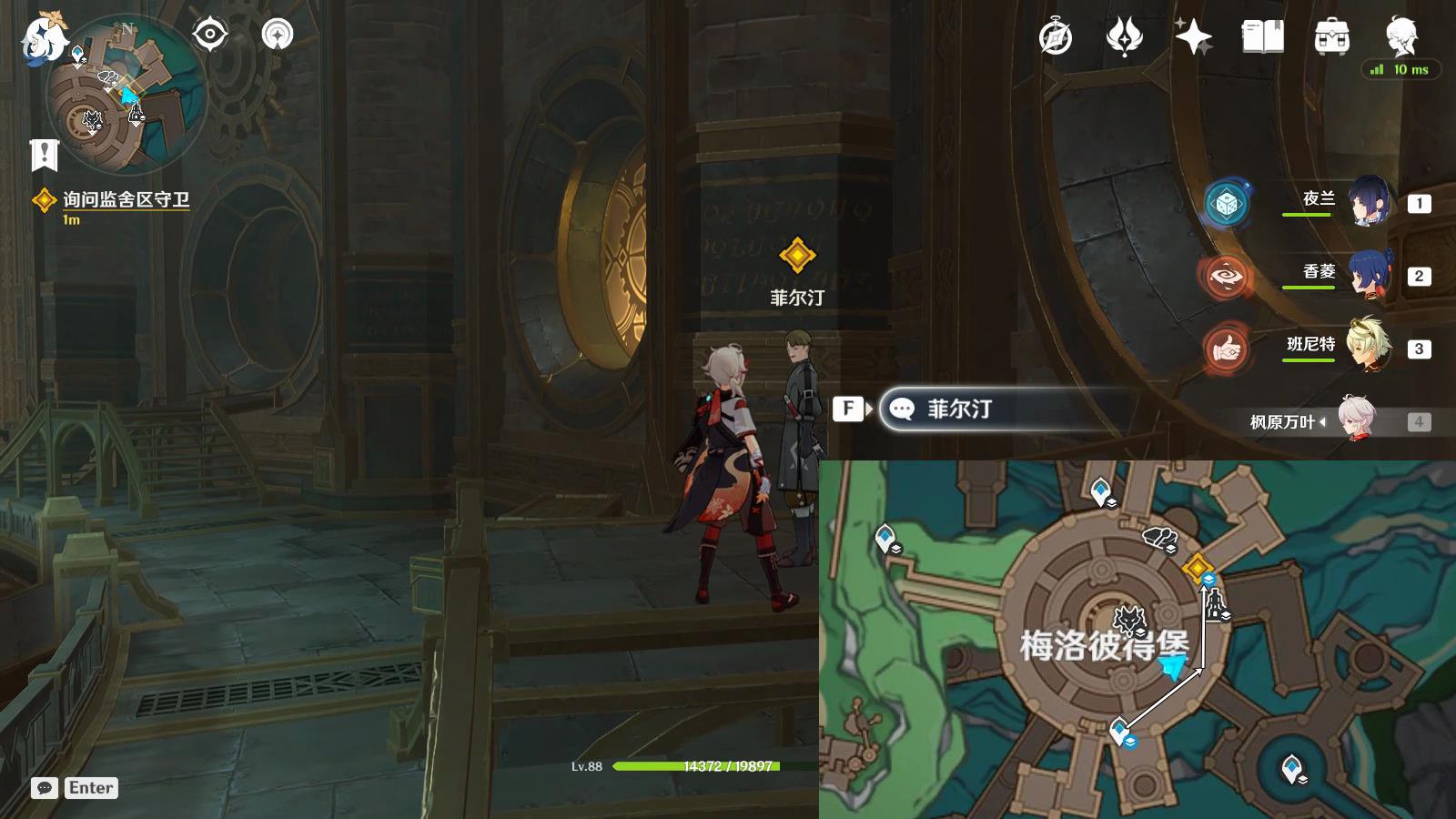
Task: Open the quest log exclamation icon
Action: point(44,155)
